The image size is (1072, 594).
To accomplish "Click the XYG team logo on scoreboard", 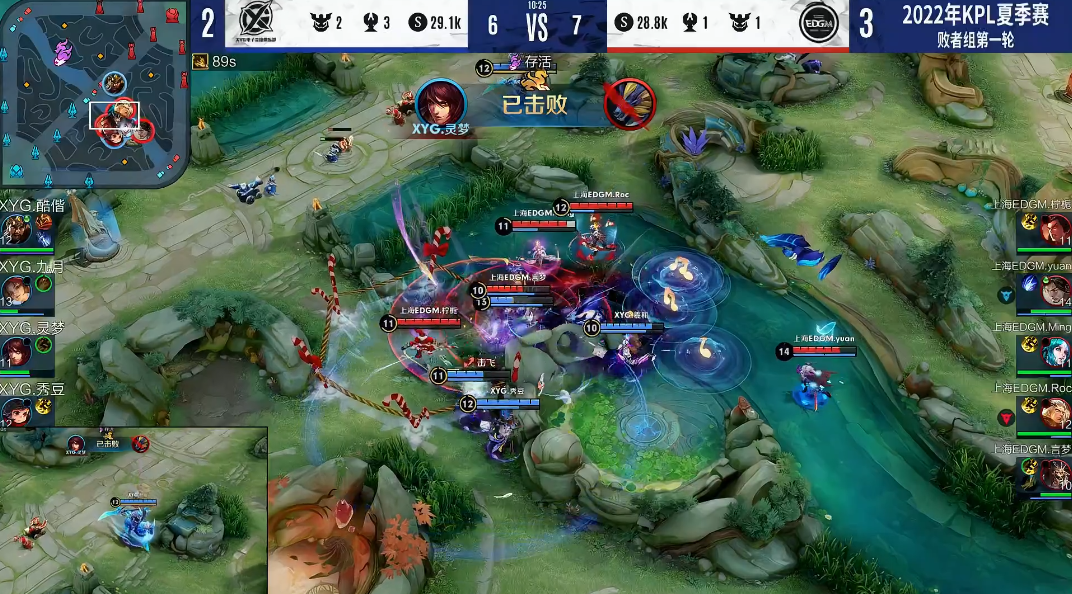I will point(262,24).
